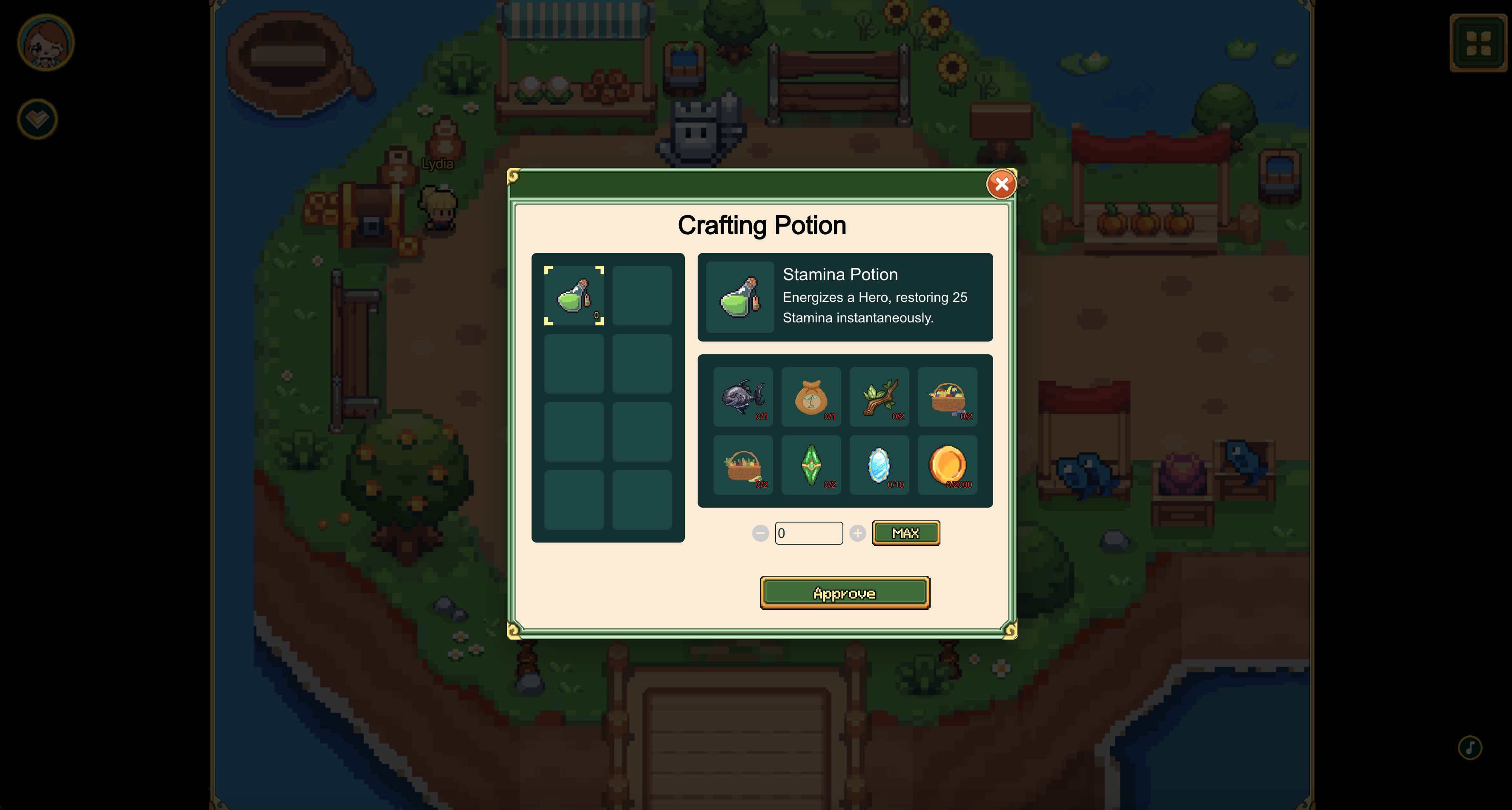The width and height of the screenshot is (1512, 810).
Task: Focus the crafting quantity input field
Action: click(808, 533)
